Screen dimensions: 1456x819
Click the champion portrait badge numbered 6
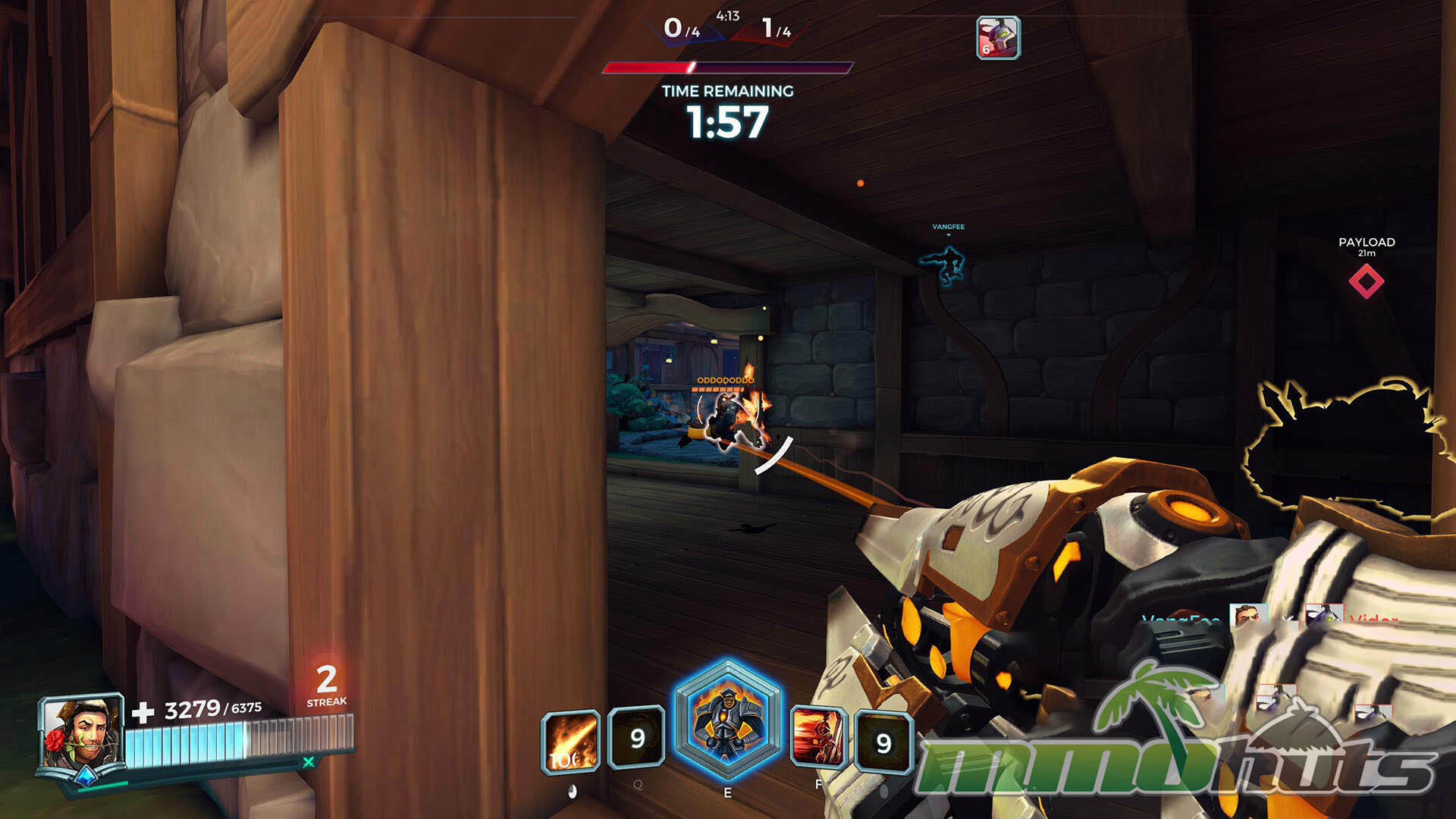pyautogui.click(x=998, y=37)
